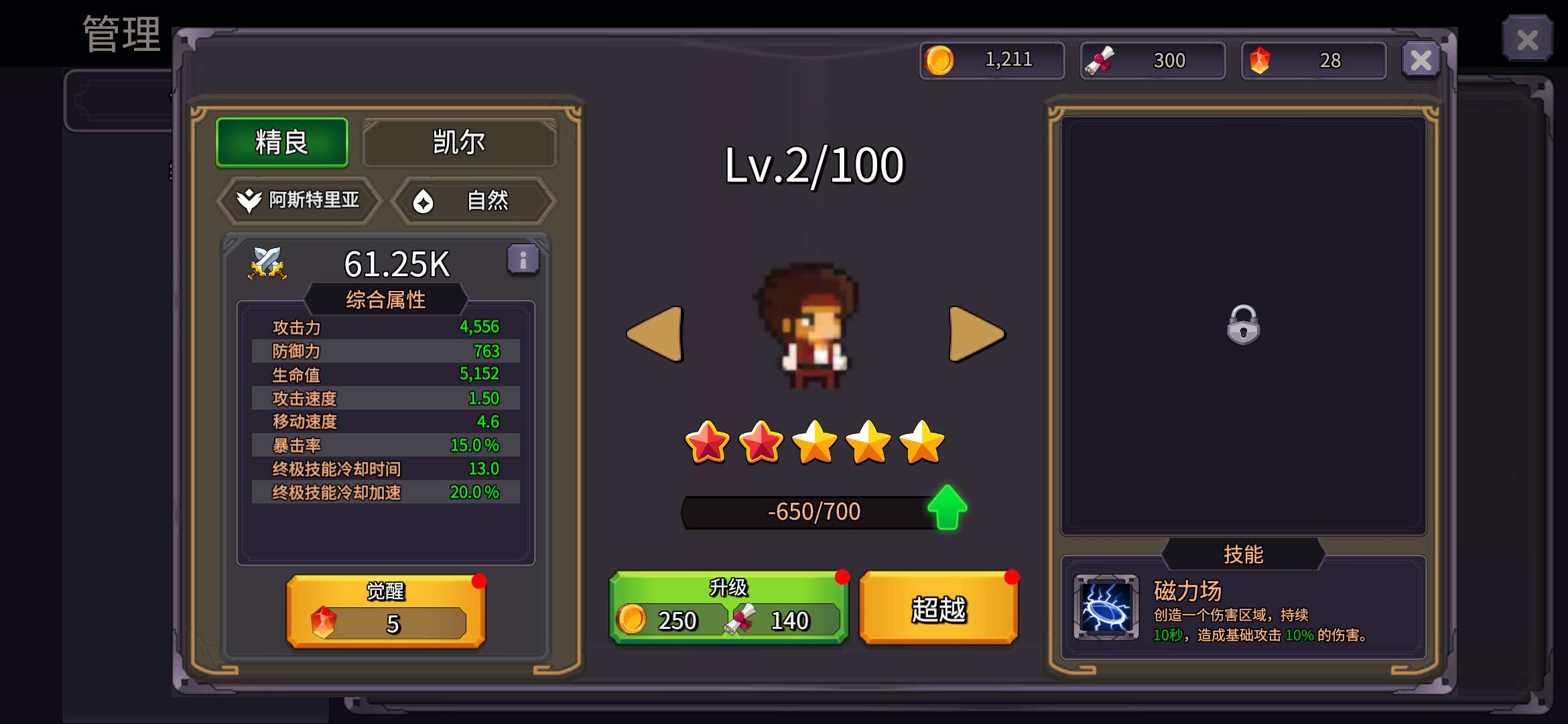Show the previous hero with left arrow

click(655, 334)
